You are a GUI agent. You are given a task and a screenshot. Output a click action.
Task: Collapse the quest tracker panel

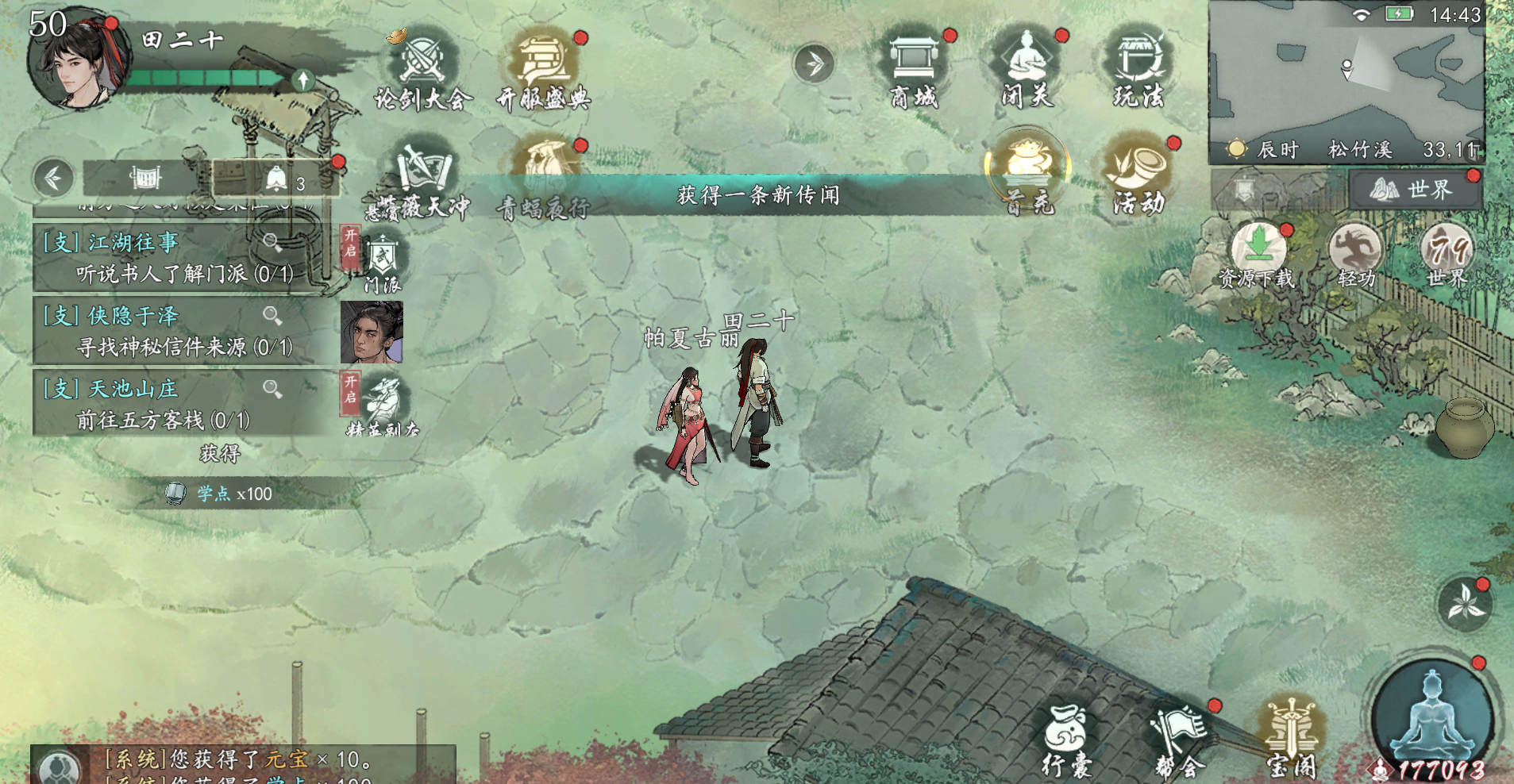[x=53, y=179]
